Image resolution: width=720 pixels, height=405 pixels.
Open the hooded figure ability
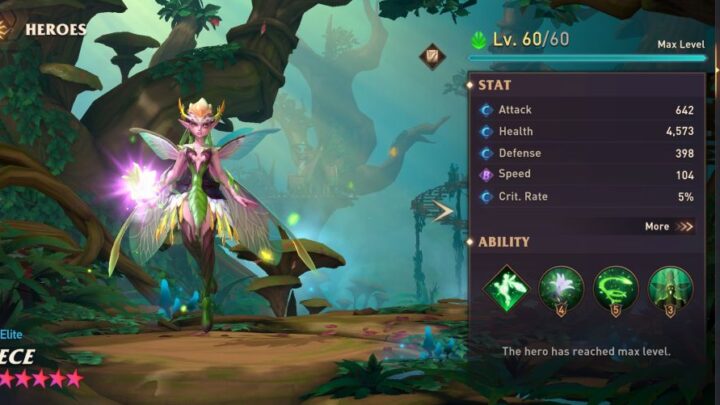coord(669,288)
